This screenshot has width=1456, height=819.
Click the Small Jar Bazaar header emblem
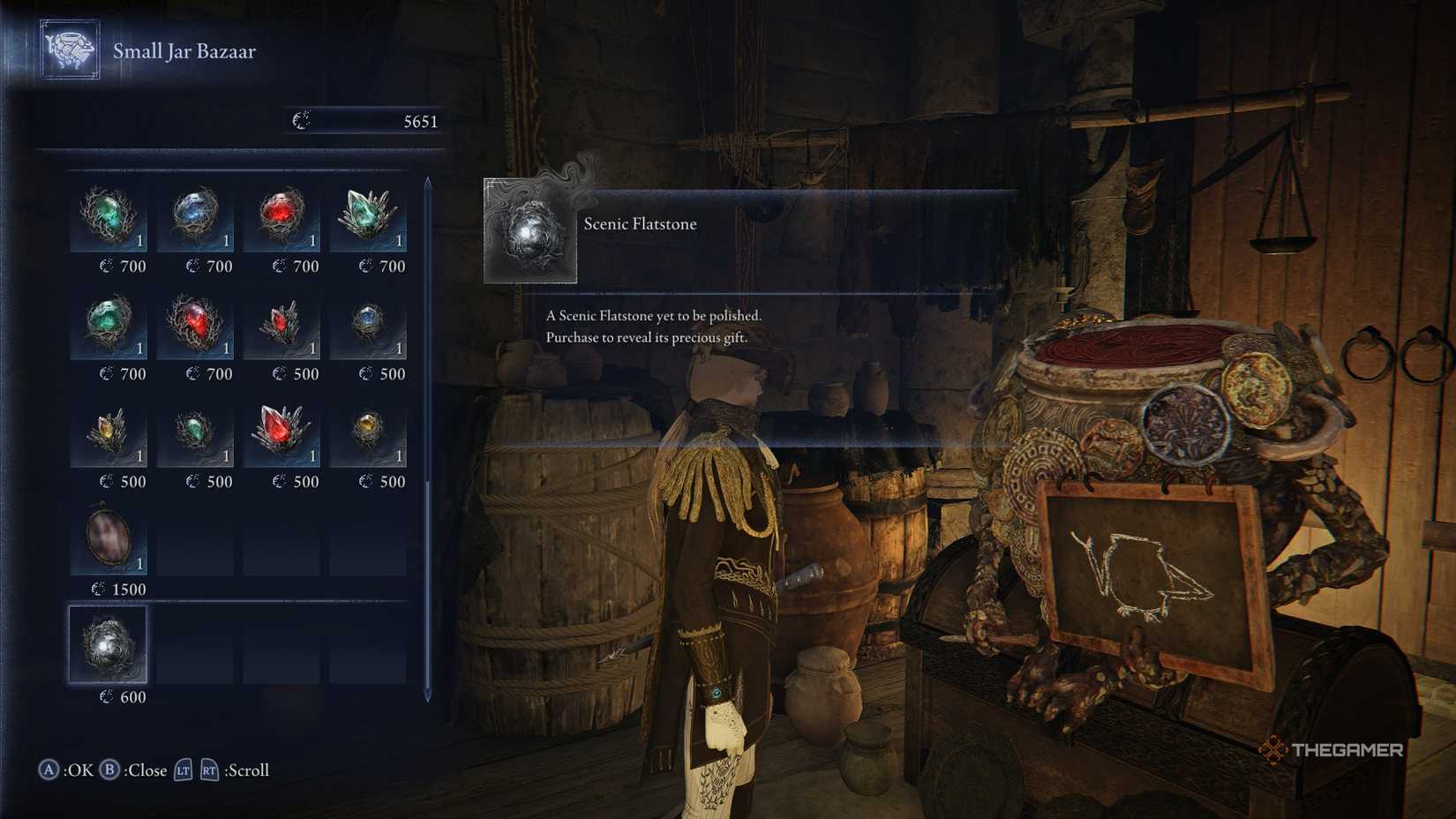tap(69, 50)
